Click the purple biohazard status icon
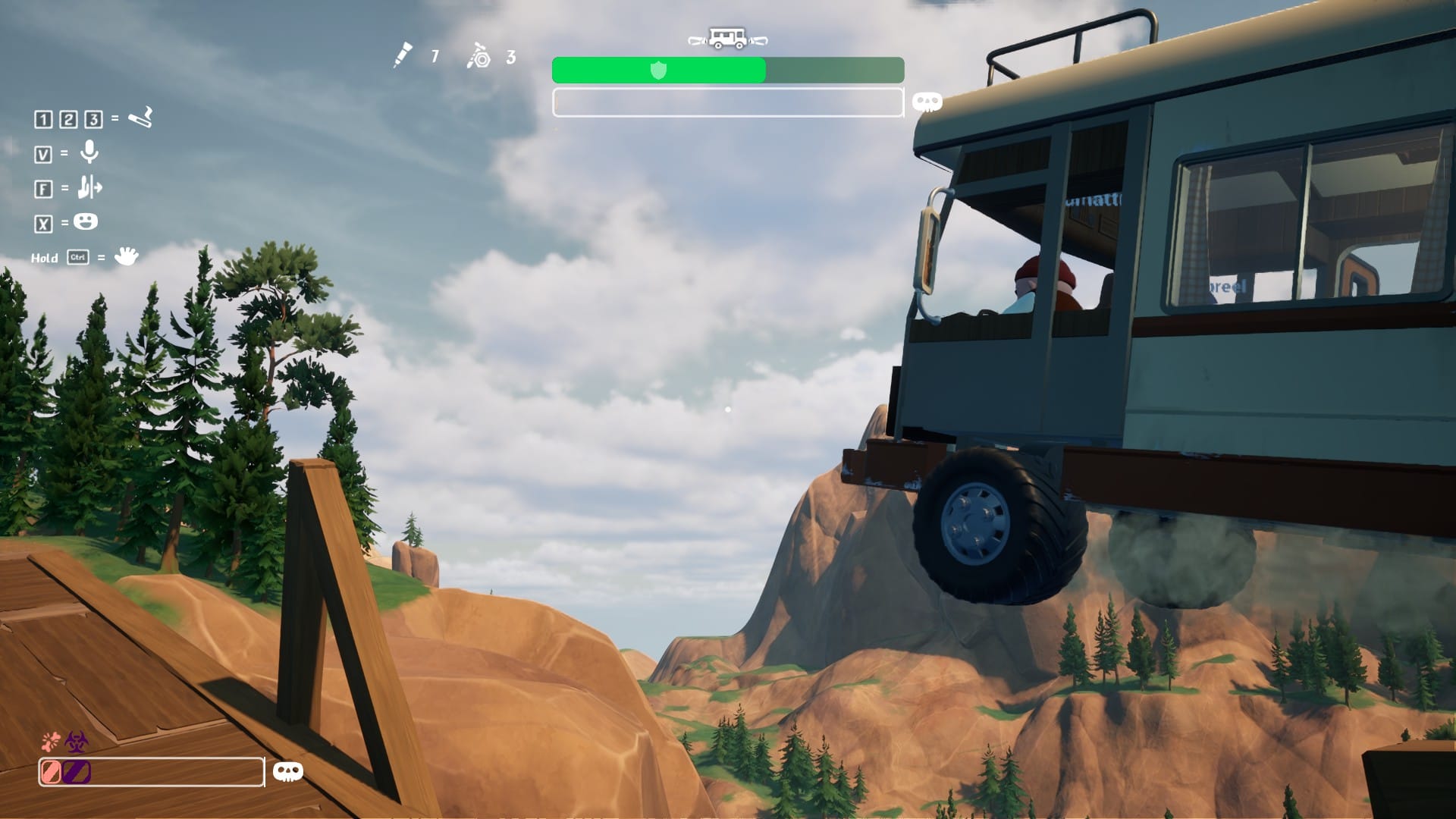 click(77, 741)
